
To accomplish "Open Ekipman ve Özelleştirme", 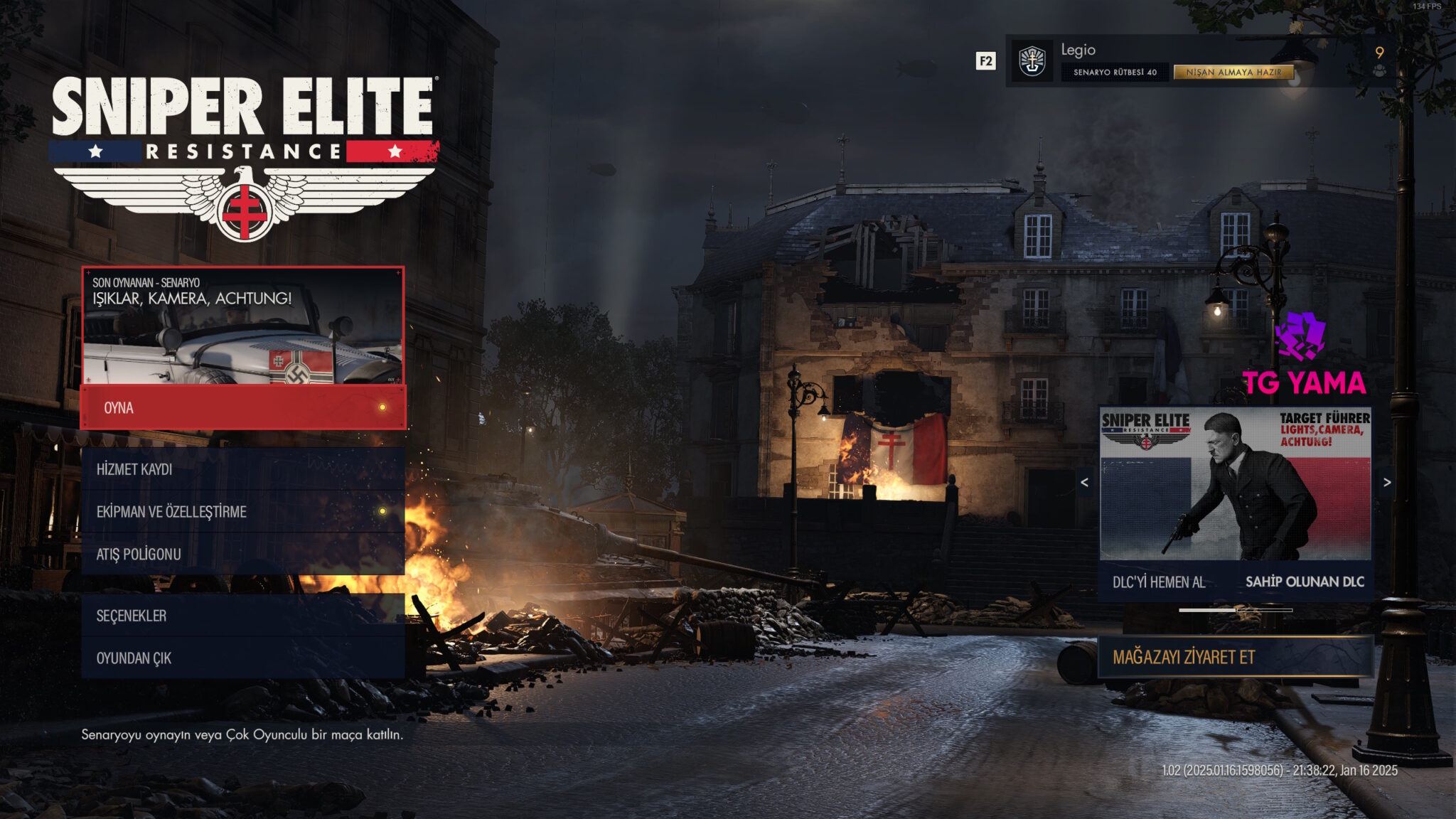I will [243, 512].
